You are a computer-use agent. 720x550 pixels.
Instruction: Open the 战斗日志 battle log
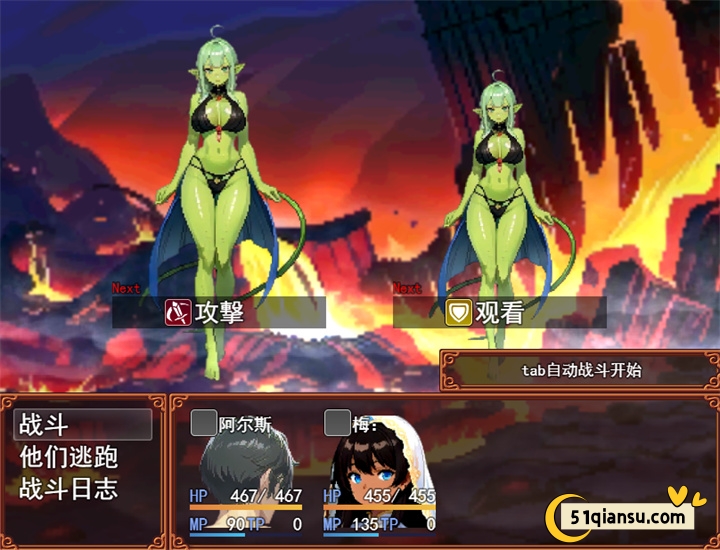click(x=70, y=489)
